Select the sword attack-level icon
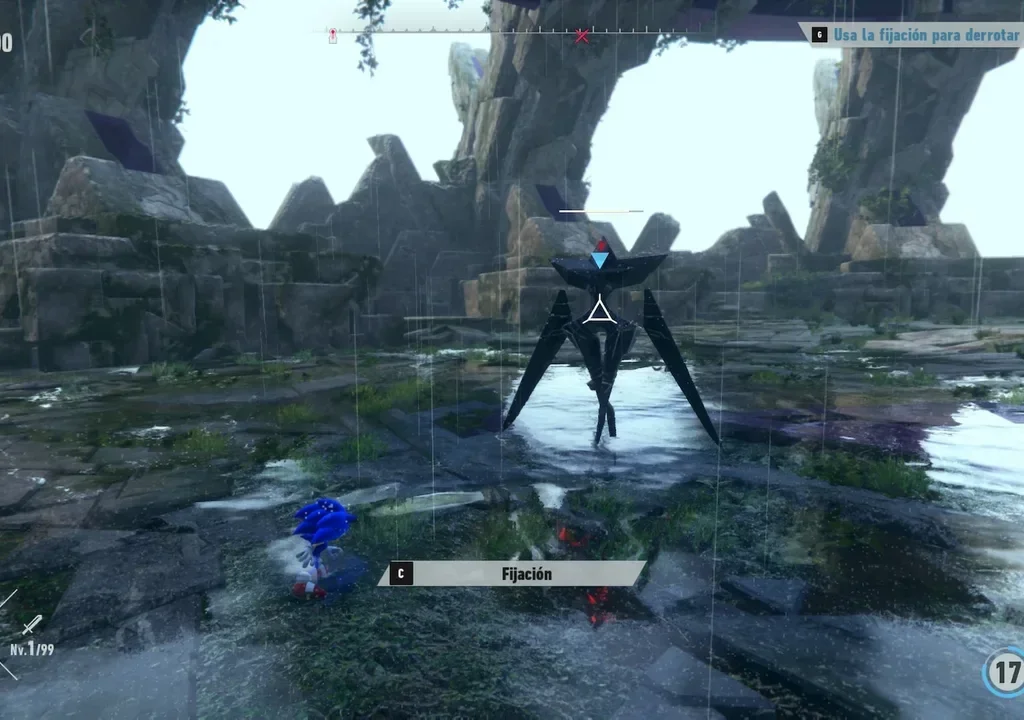The image size is (1024, 720). coord(32,625)
